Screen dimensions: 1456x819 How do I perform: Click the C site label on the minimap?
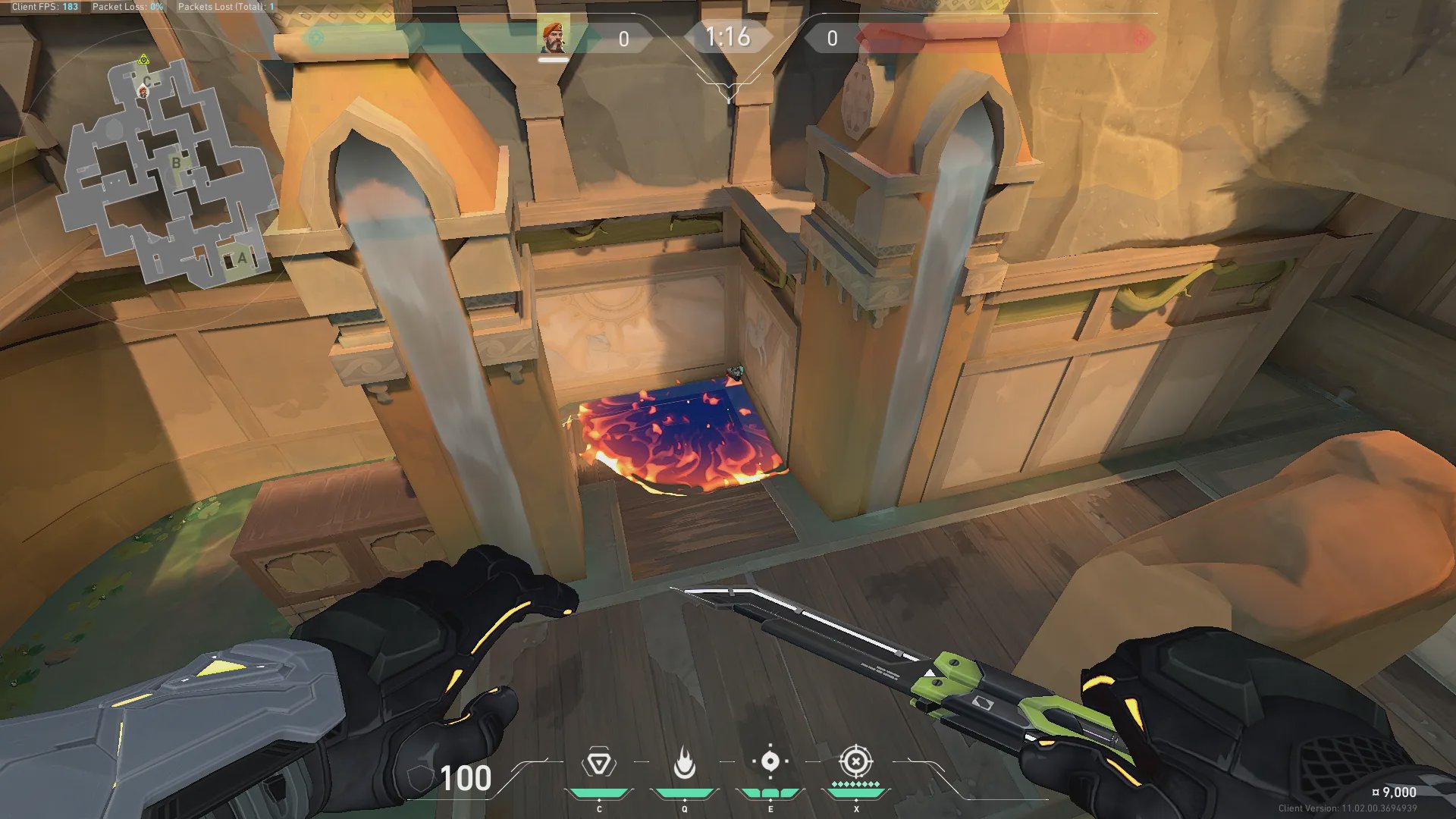(146, 80)
